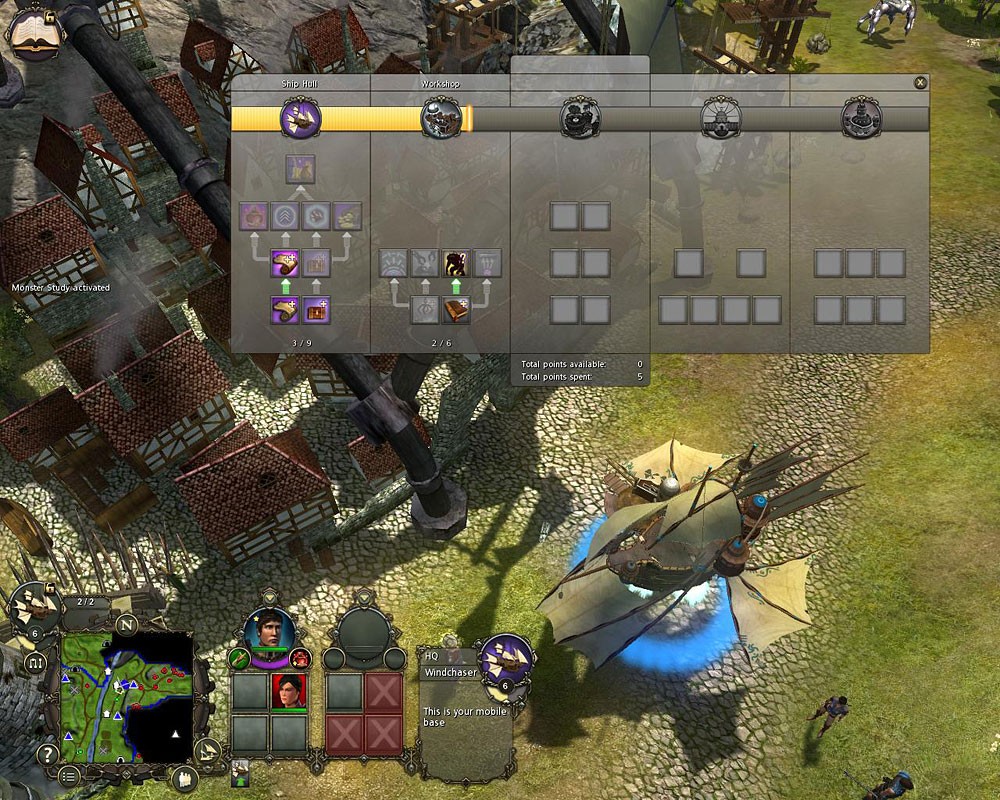The width and height of the screenshot is (1000, 800).
Task: Click the airship icon above the minimap
Action: click(x=33, y=607)
